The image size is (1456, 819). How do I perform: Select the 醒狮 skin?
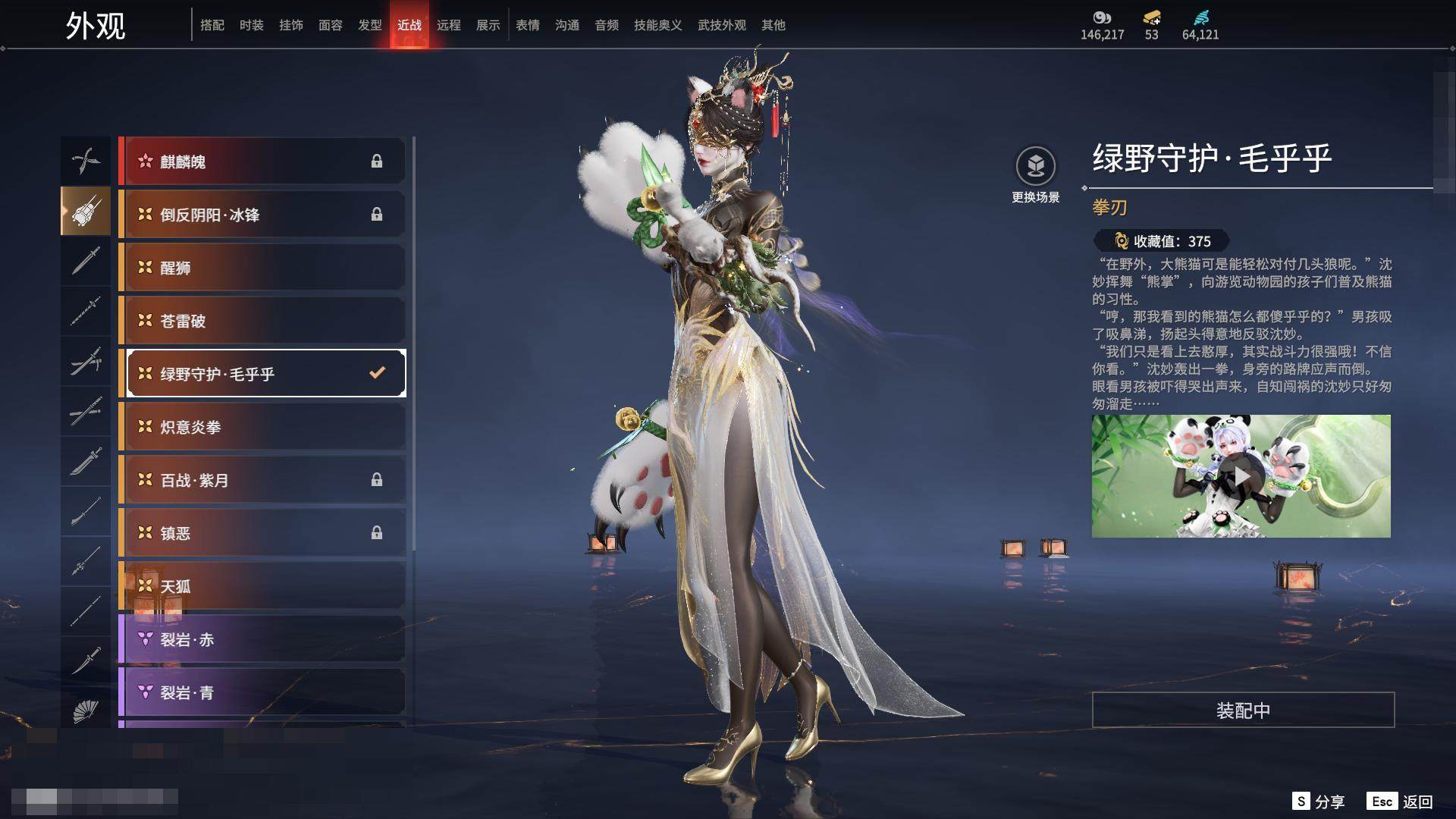262,268
